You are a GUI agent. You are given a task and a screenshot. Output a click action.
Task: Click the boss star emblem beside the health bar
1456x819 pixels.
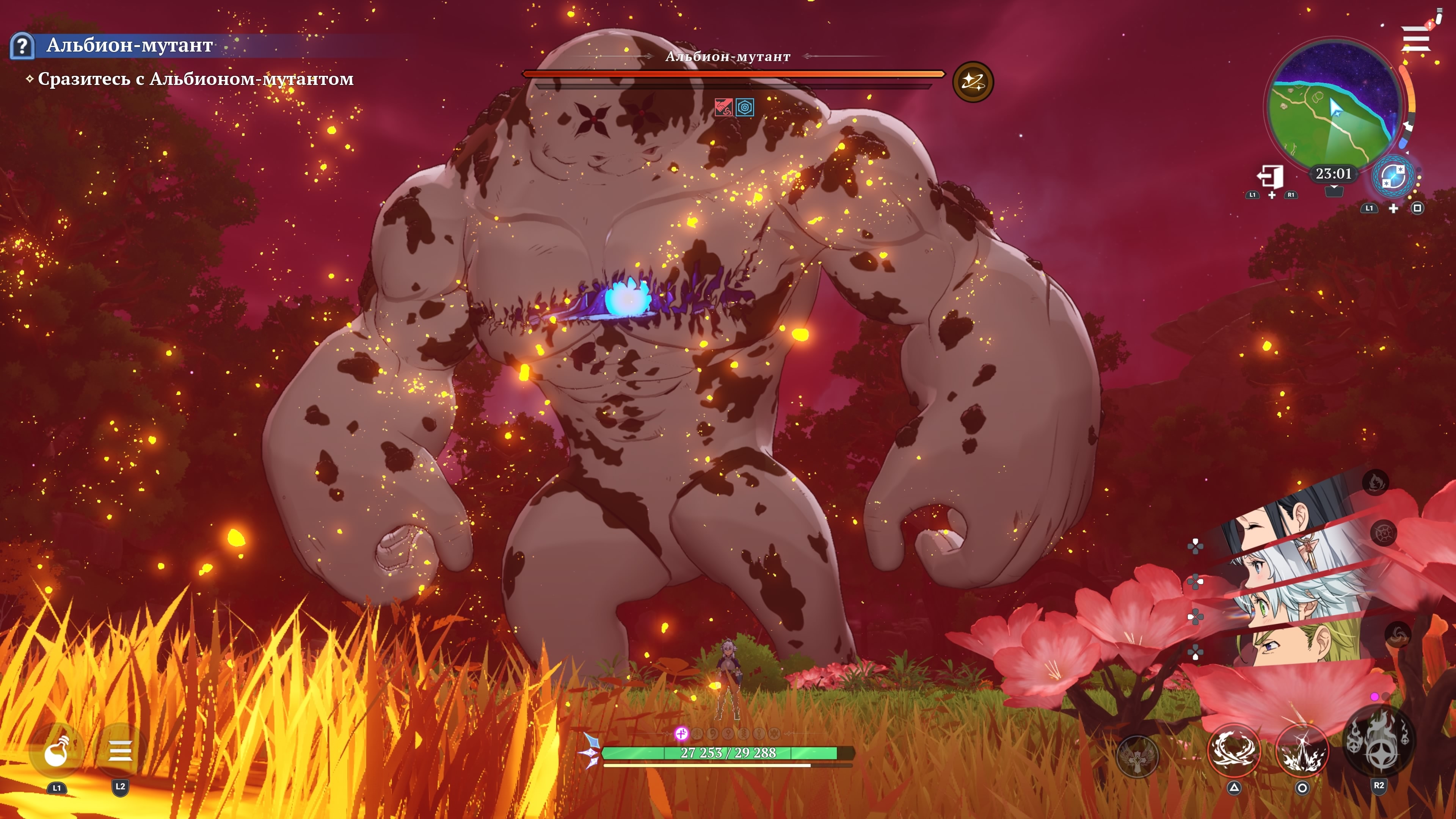coord(973,82)
